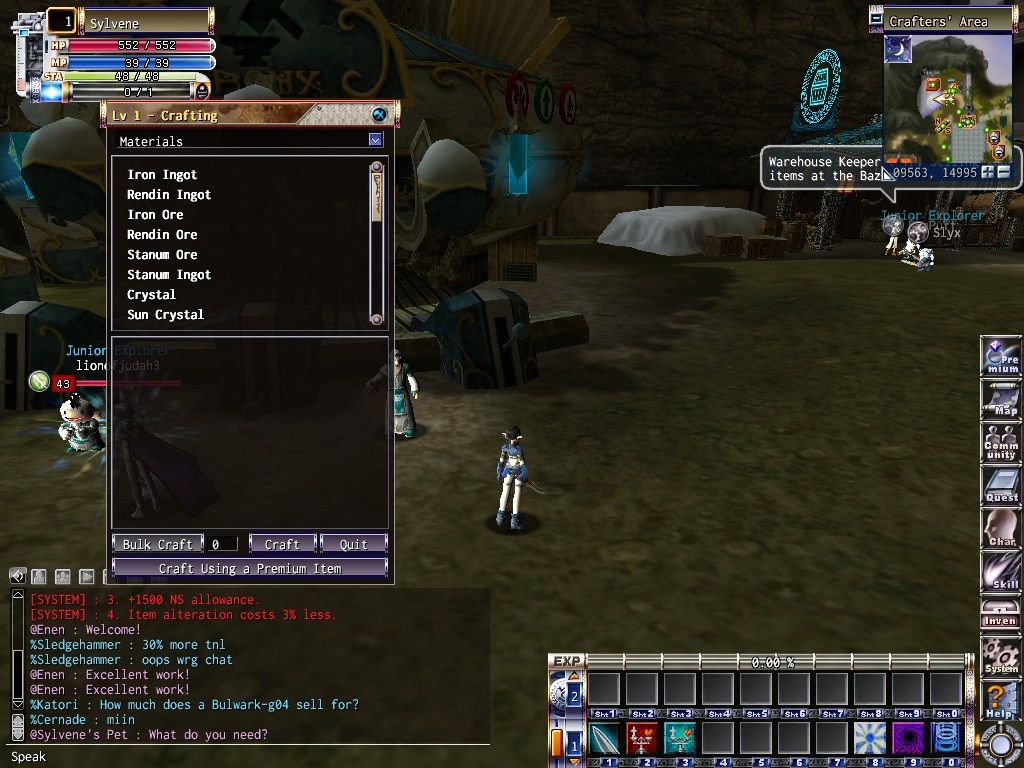The height and width of the screenshot is (768, 1024).
Task: Open the Premium shop menu
Action: (1001, 357)
